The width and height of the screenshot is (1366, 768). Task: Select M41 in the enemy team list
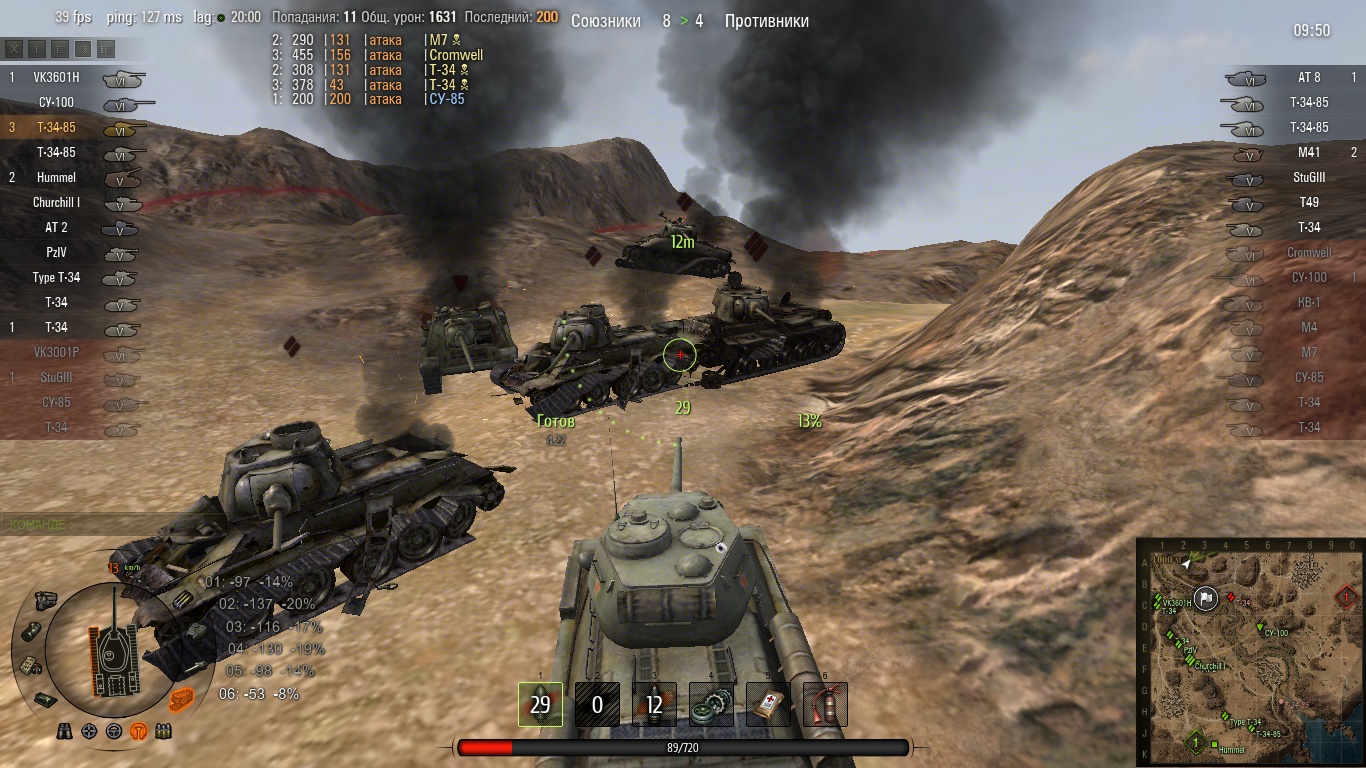click(x=1309, y=152)
